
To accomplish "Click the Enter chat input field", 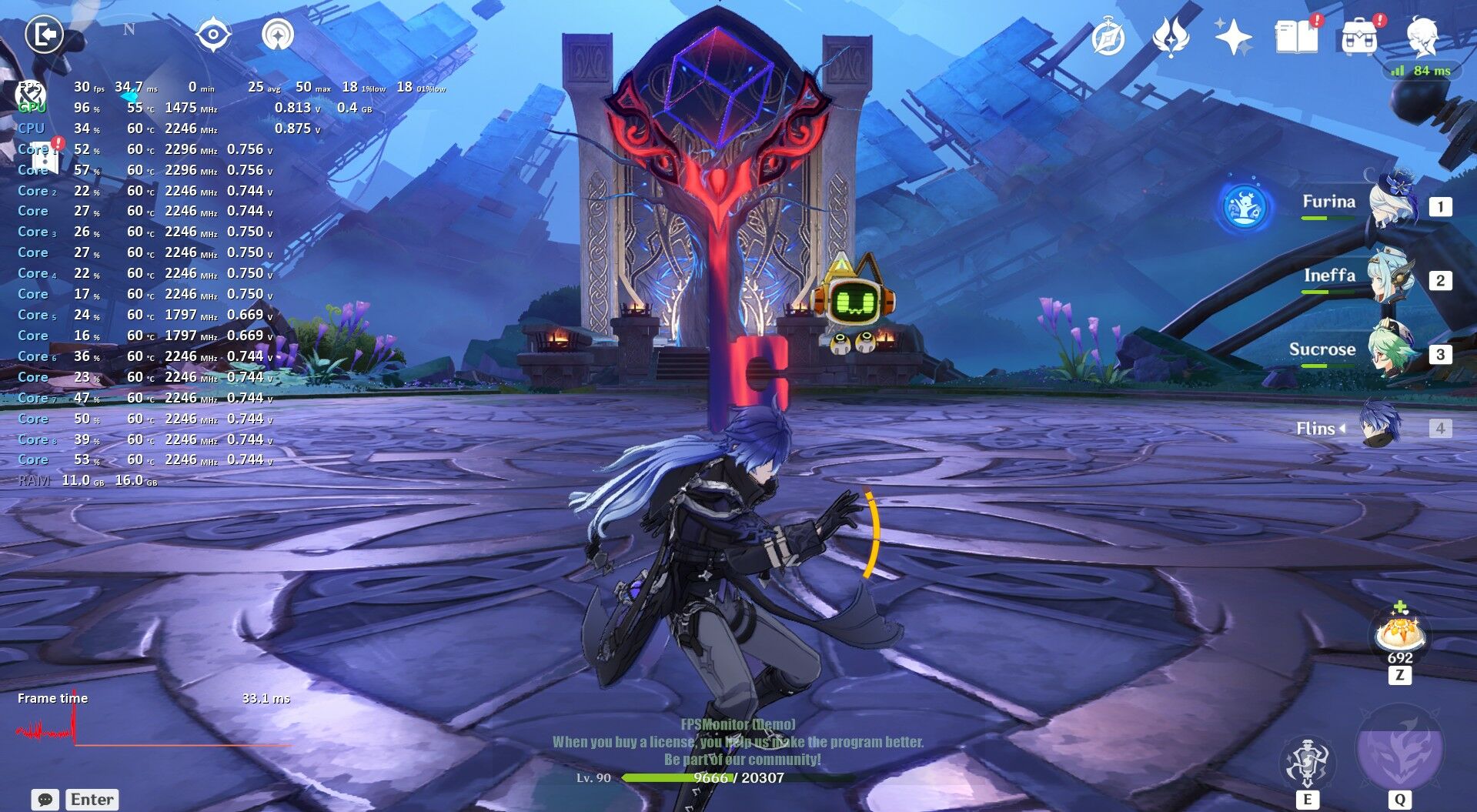I will [x=92, y=799].
